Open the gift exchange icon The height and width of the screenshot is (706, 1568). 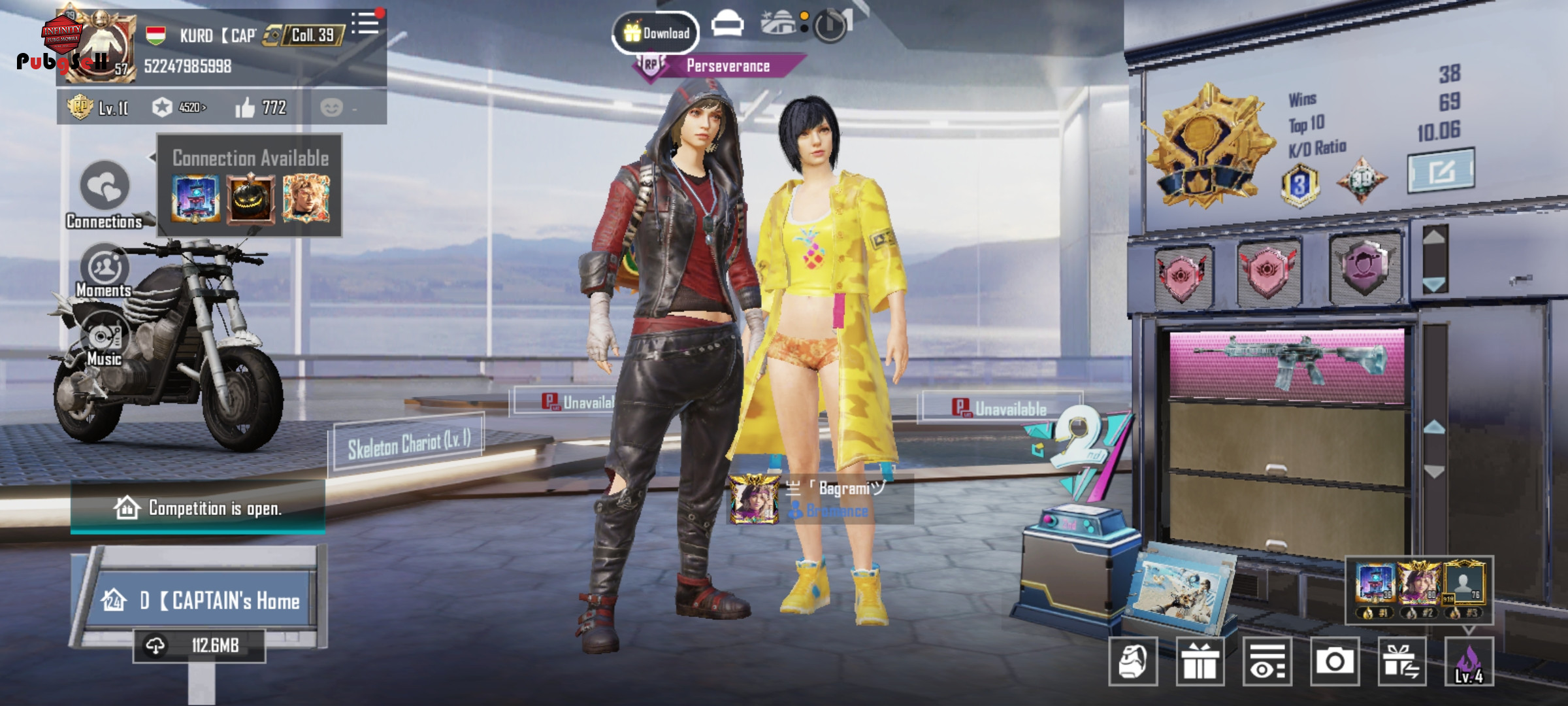(1401, 662)
